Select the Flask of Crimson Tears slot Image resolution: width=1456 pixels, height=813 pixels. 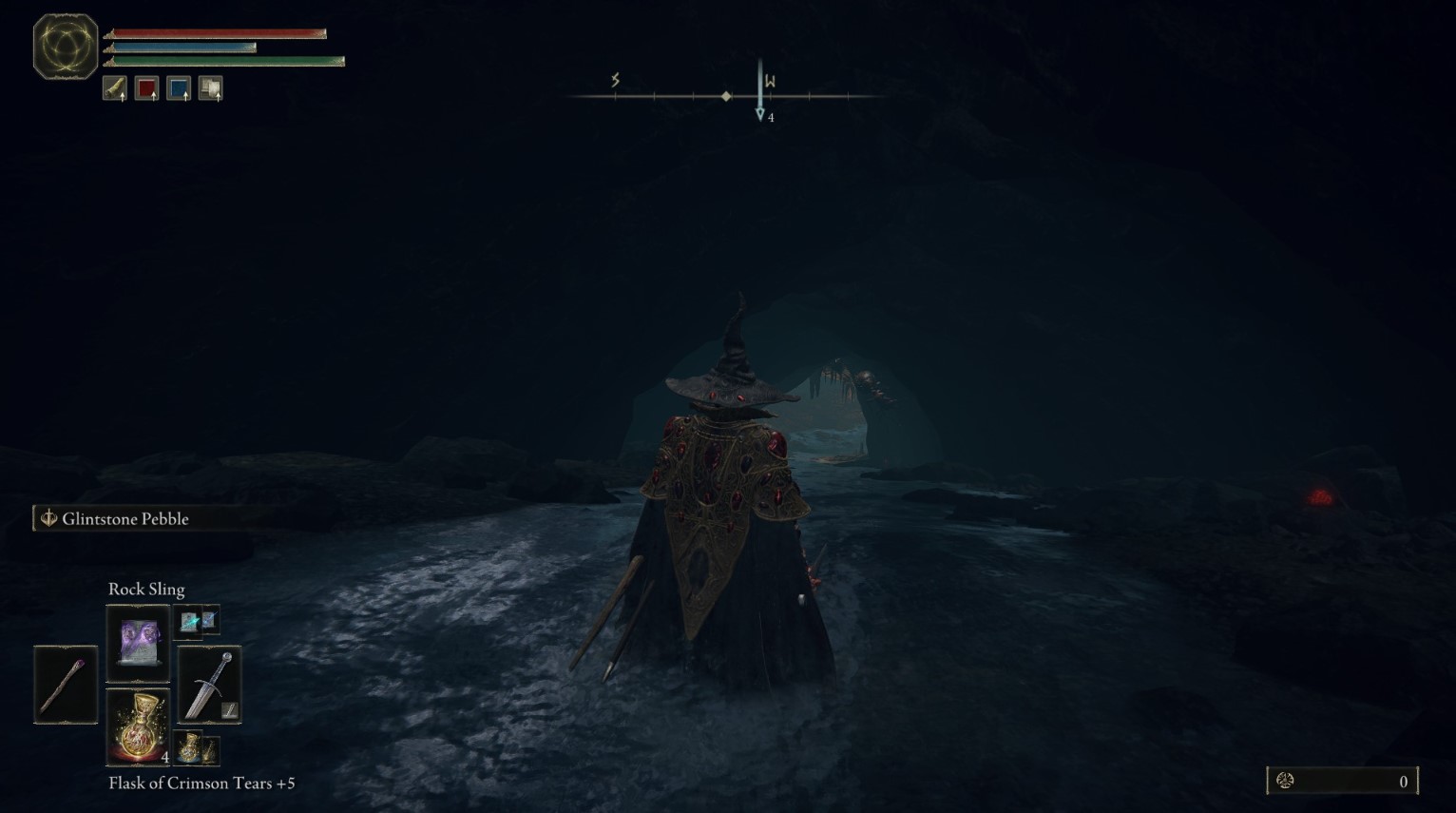(x=138, y=727)
